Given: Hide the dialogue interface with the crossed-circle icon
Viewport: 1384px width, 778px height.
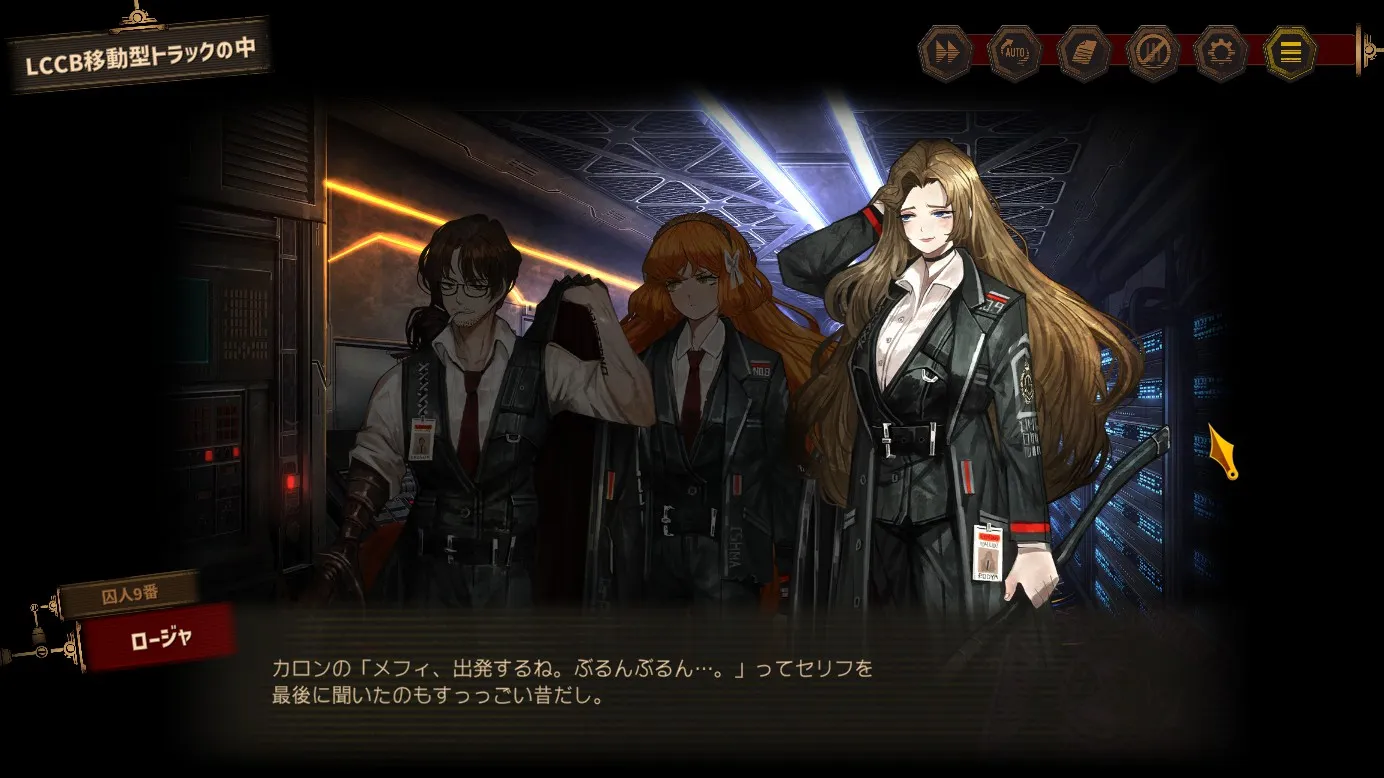Looking at the screenshot, I should (1153, 53).
